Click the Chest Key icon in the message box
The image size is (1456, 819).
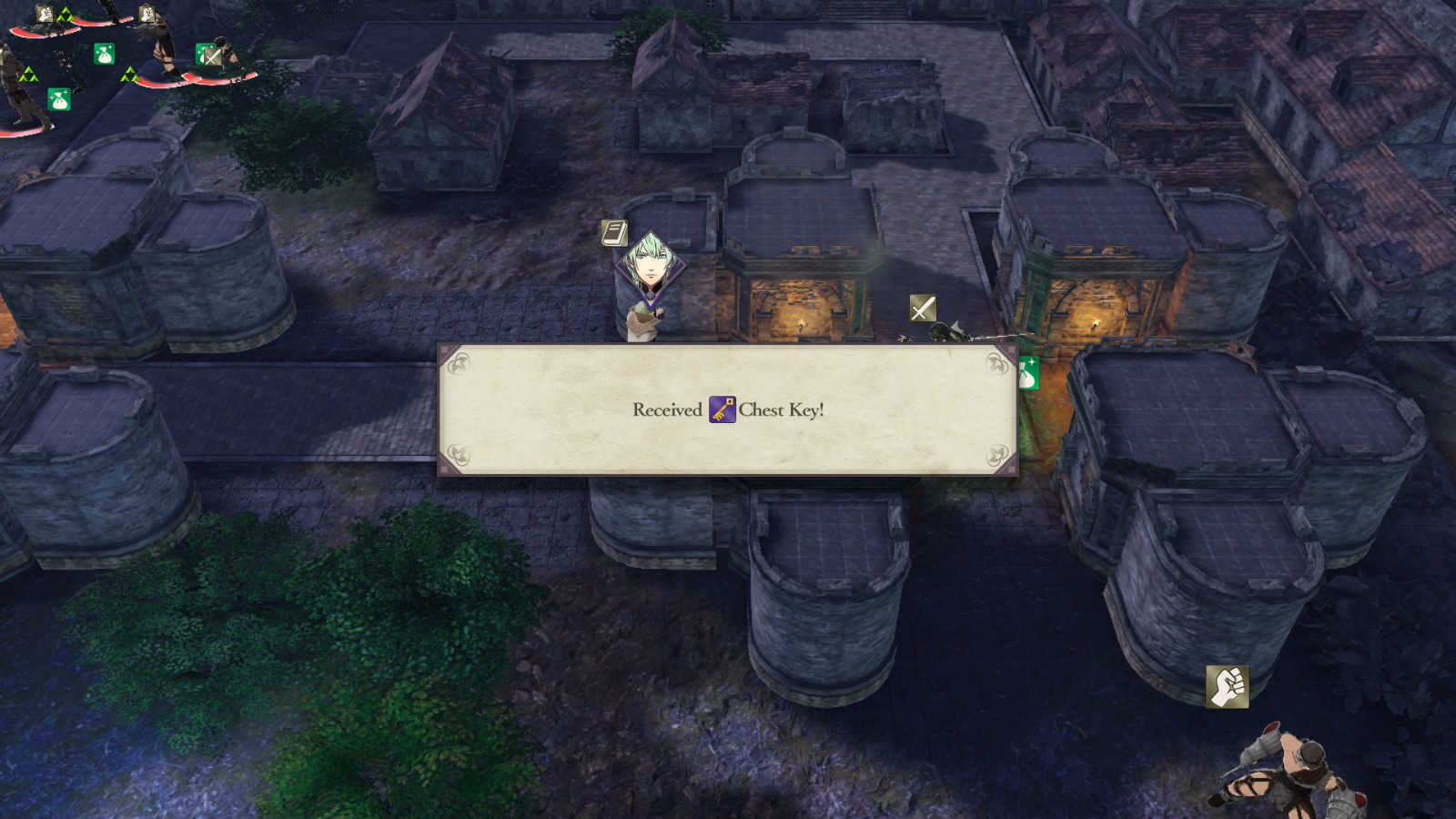[x=720, y=411]
